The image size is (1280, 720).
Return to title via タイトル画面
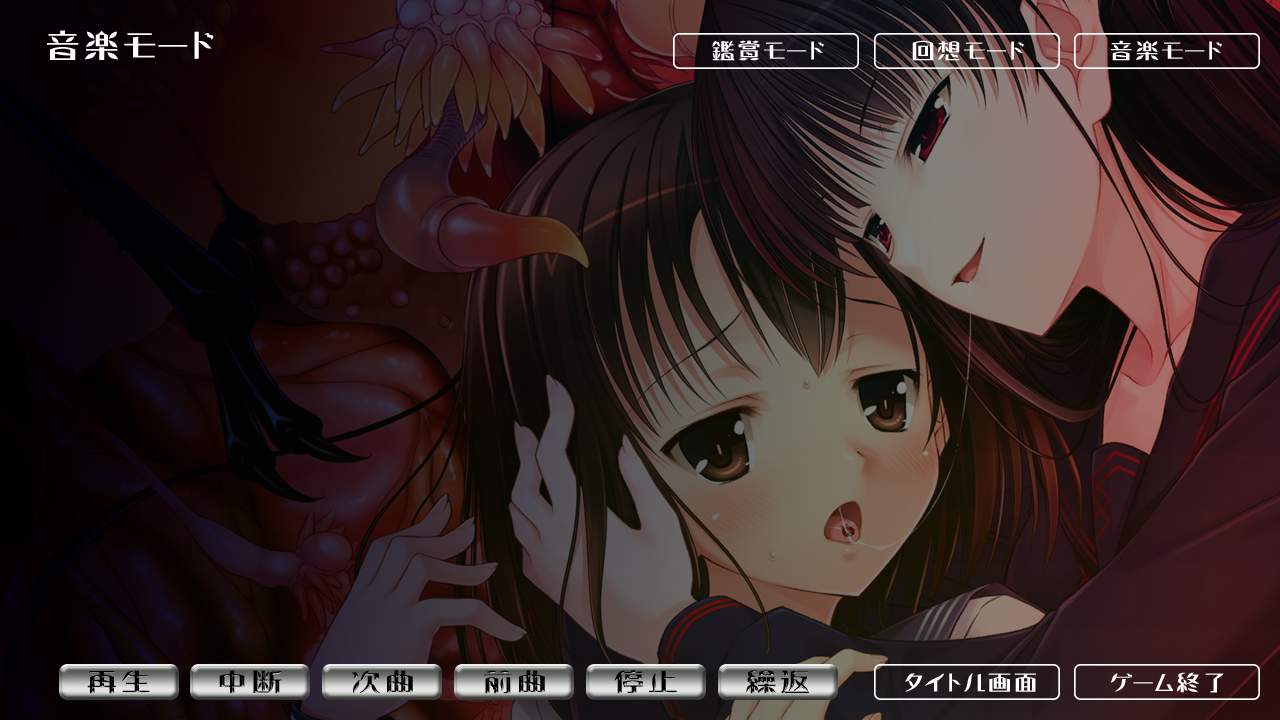966,682
